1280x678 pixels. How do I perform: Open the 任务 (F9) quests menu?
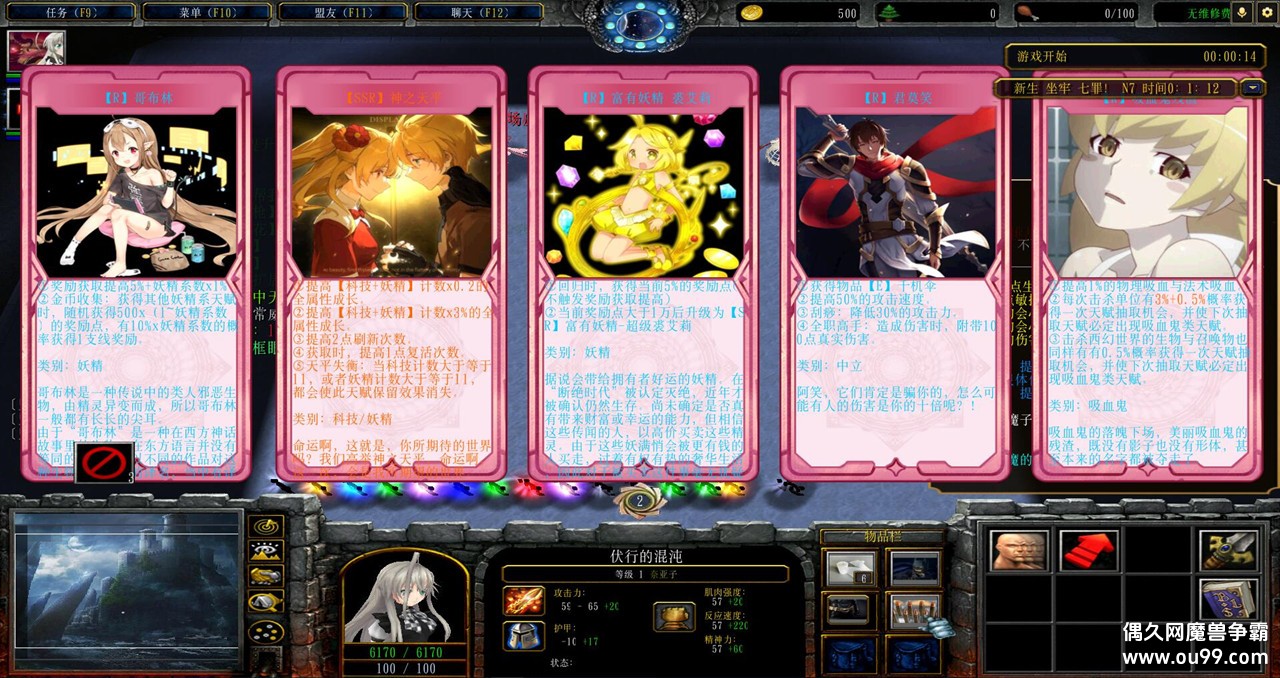[70, 13]
